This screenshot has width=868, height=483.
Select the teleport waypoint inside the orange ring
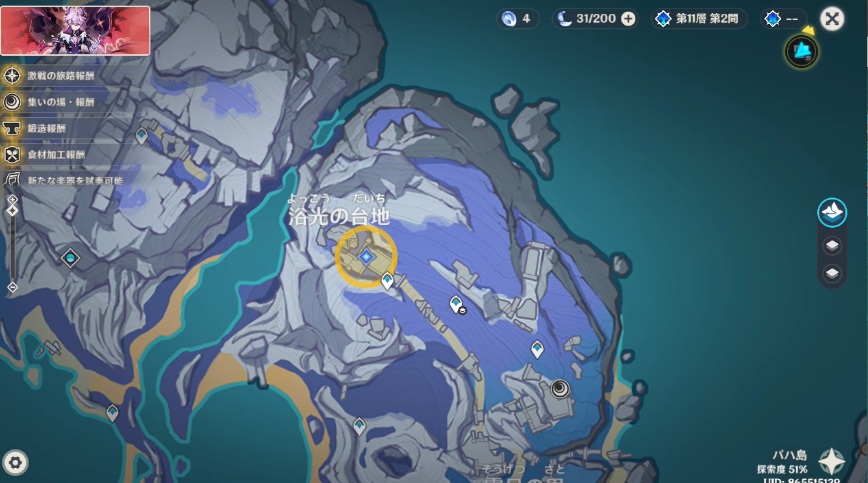(366, 256)
